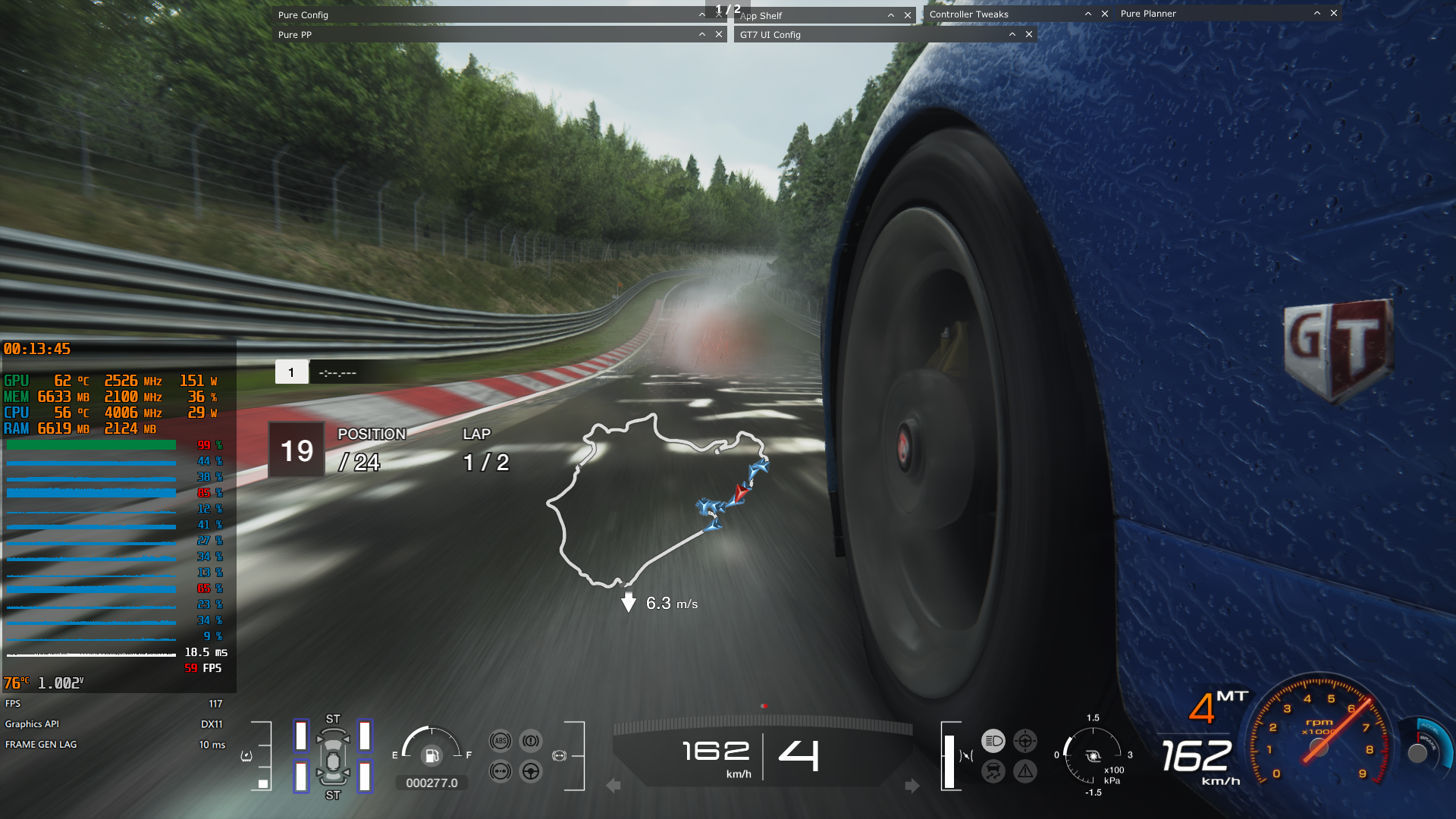This screenshot has width=1456, height=819.
Task: Close the Controller Tweaks window
Action: [1105, 14]
